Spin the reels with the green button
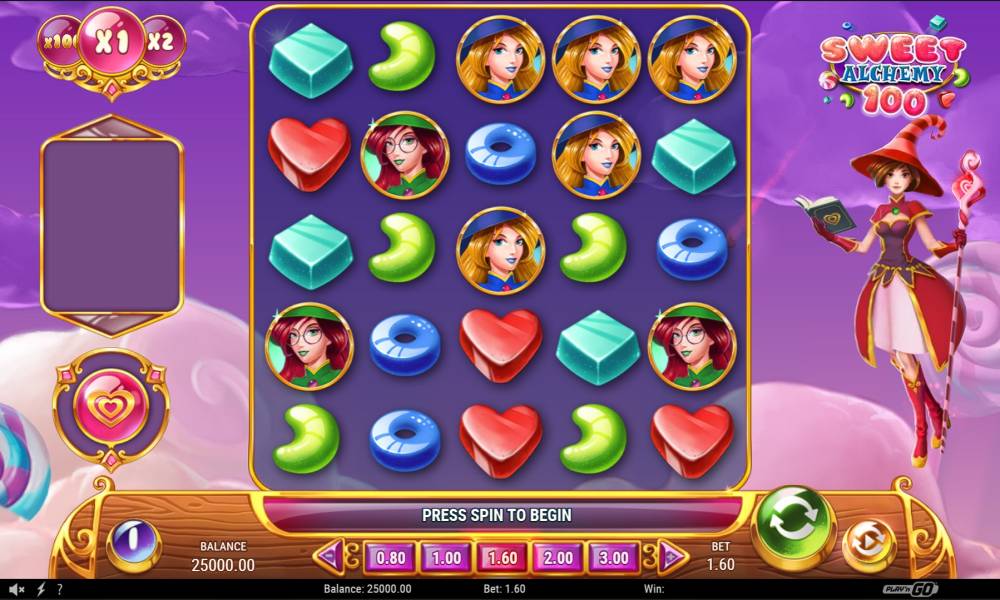1000x600 pixels. point(793,528)
